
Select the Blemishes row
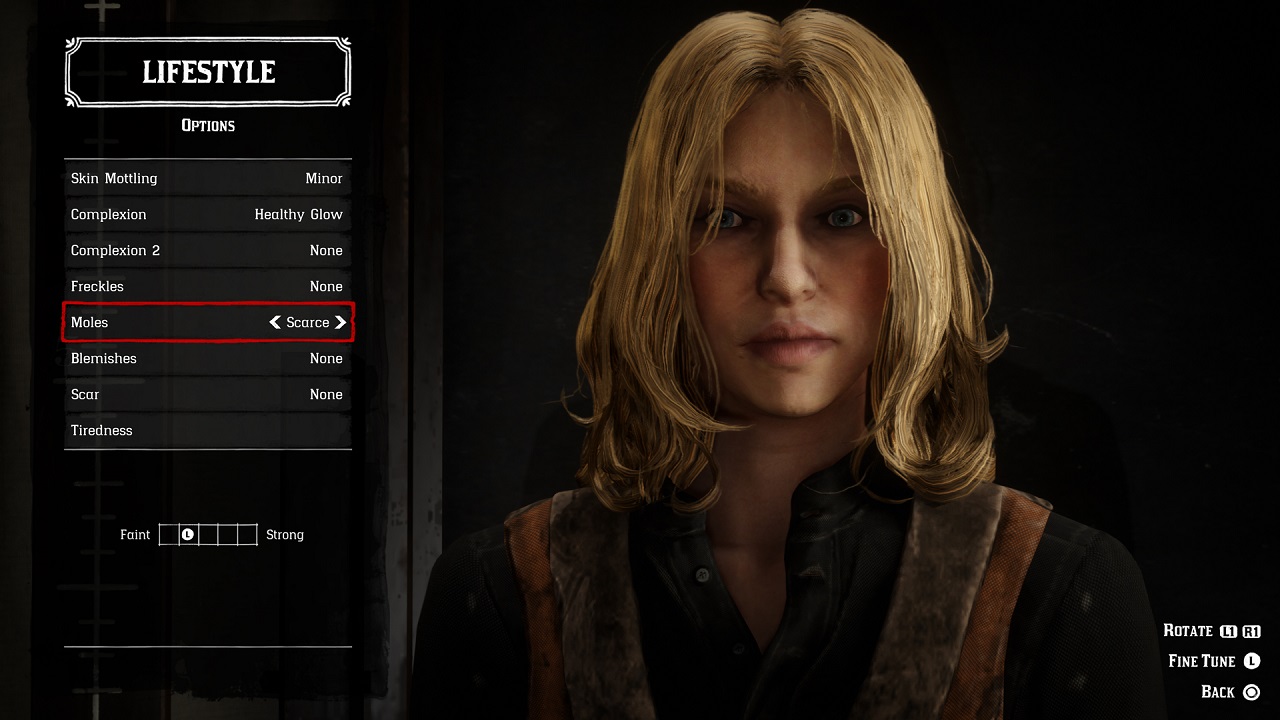coord(207,358)
